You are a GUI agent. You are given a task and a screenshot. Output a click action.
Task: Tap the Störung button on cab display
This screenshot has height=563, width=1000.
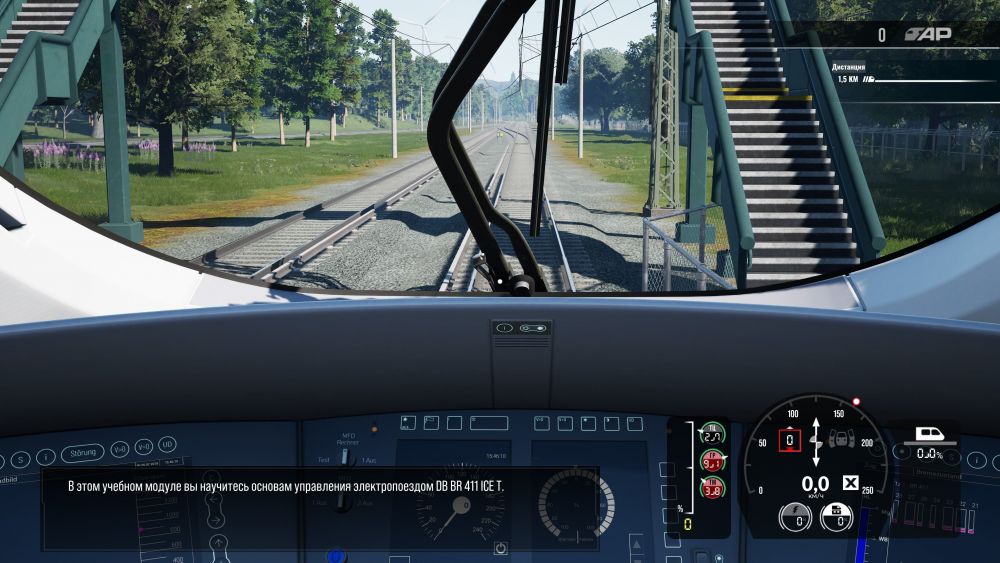tap(82, 453)
